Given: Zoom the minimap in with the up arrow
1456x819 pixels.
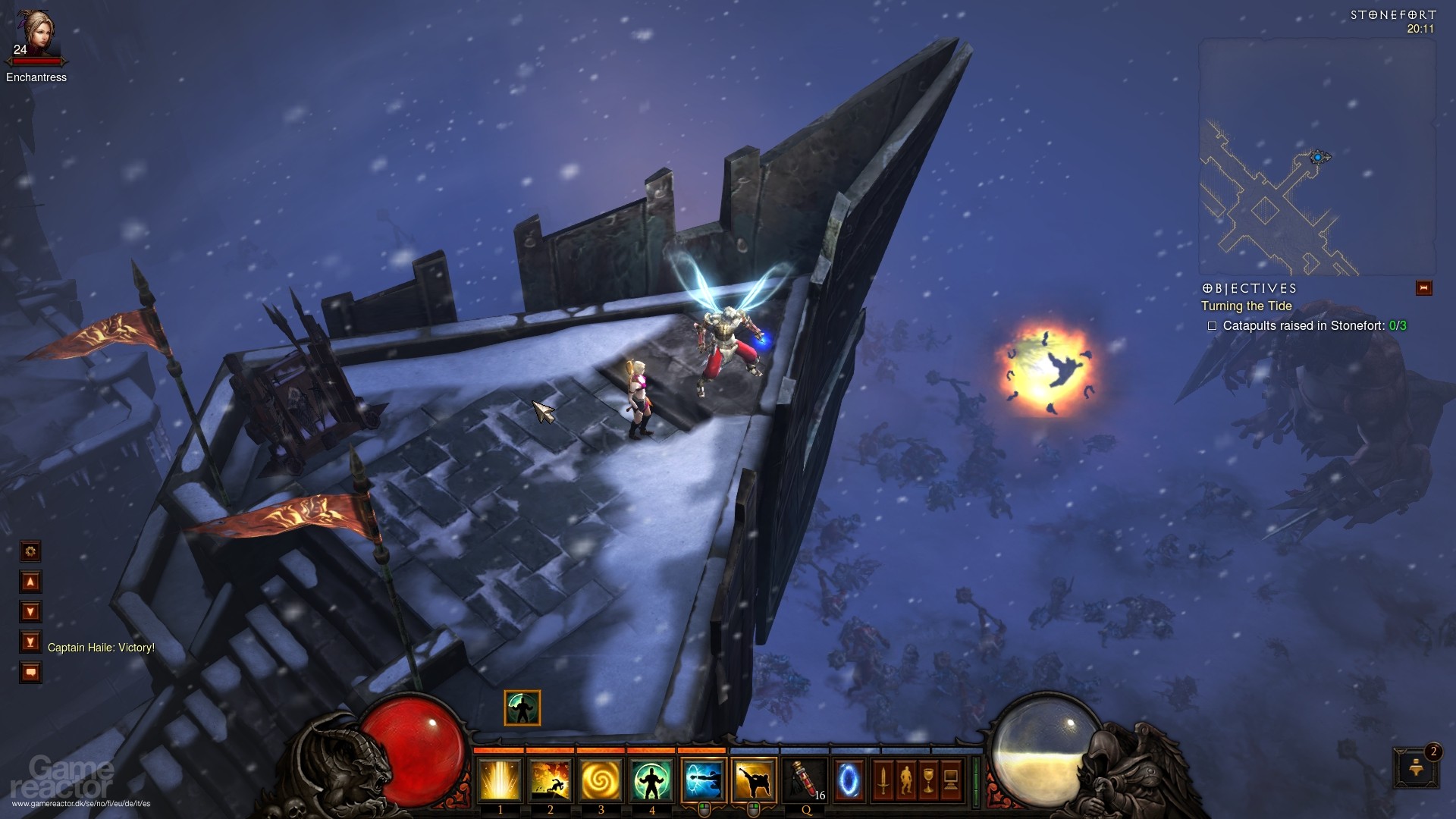Looking at the screenshot, I should pyautogui.click(x=30, y=581).
